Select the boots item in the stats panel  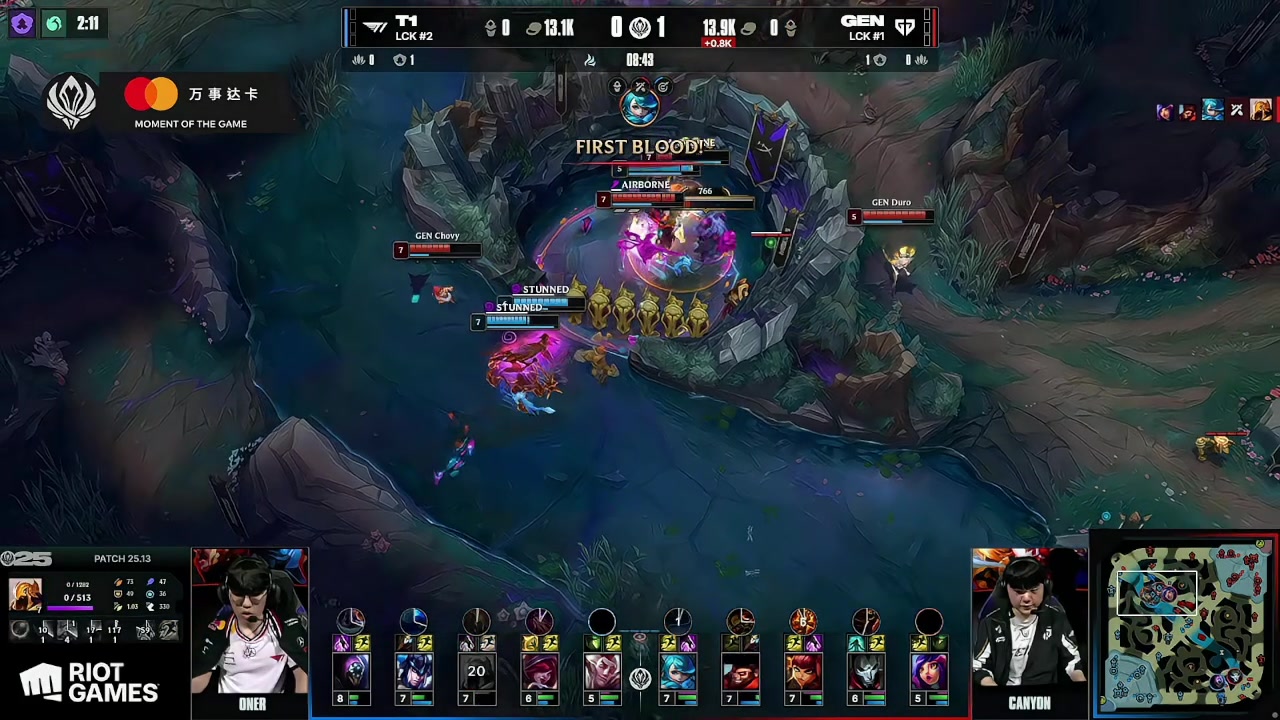(x=168, y=630)
